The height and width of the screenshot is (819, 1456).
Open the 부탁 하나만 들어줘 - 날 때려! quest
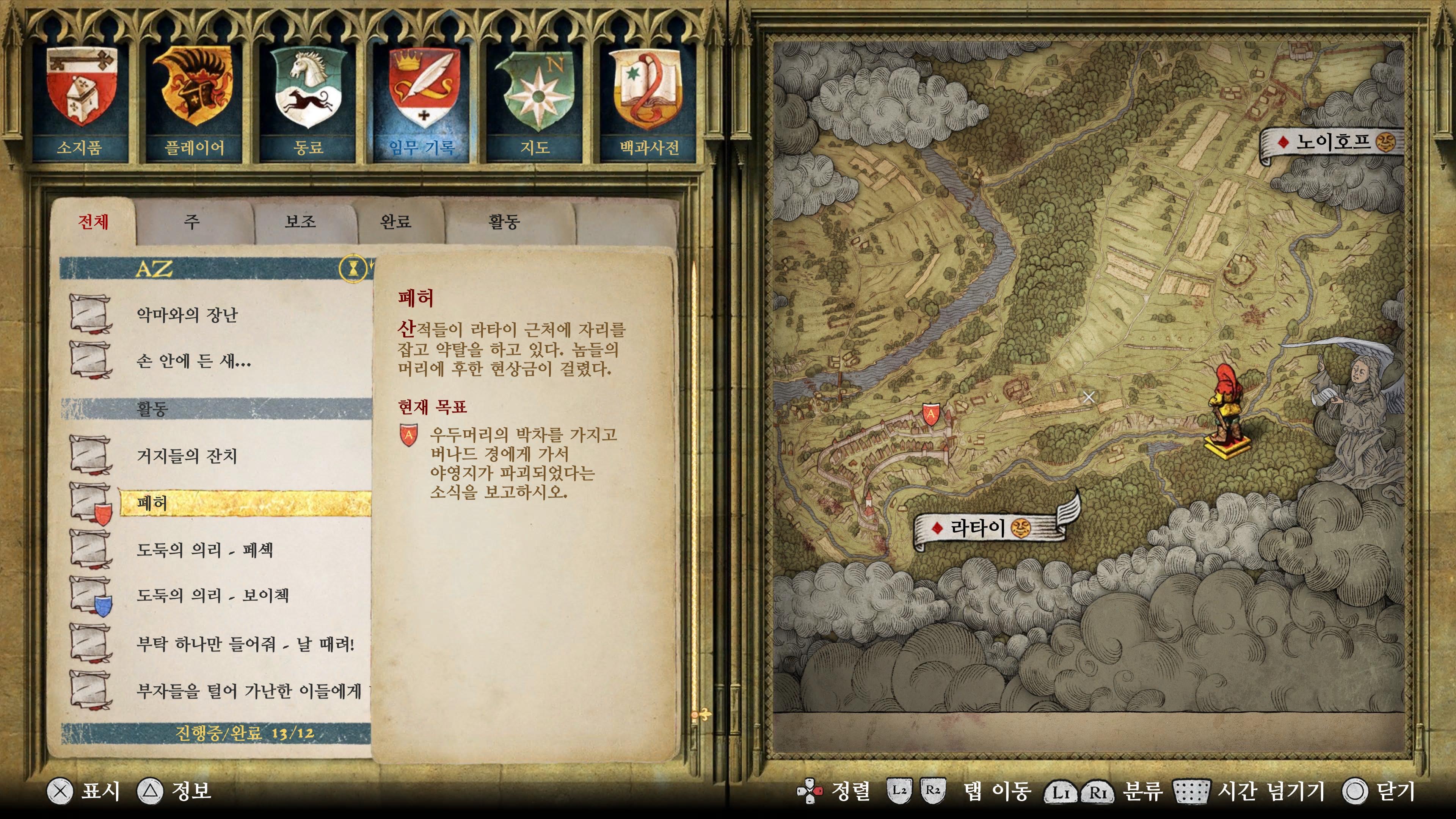click(245, 643)
